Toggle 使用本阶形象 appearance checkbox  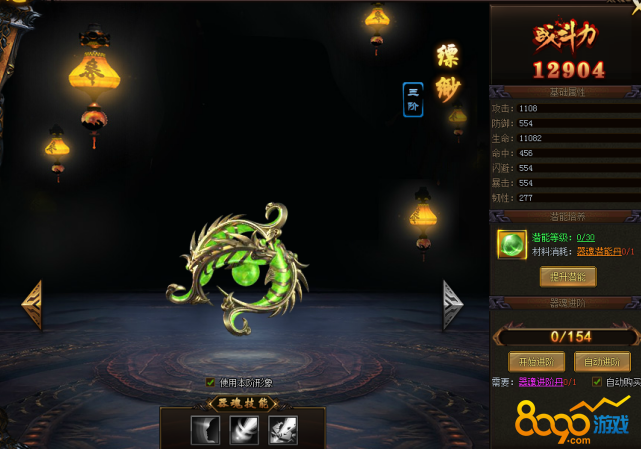click(210, 382)
